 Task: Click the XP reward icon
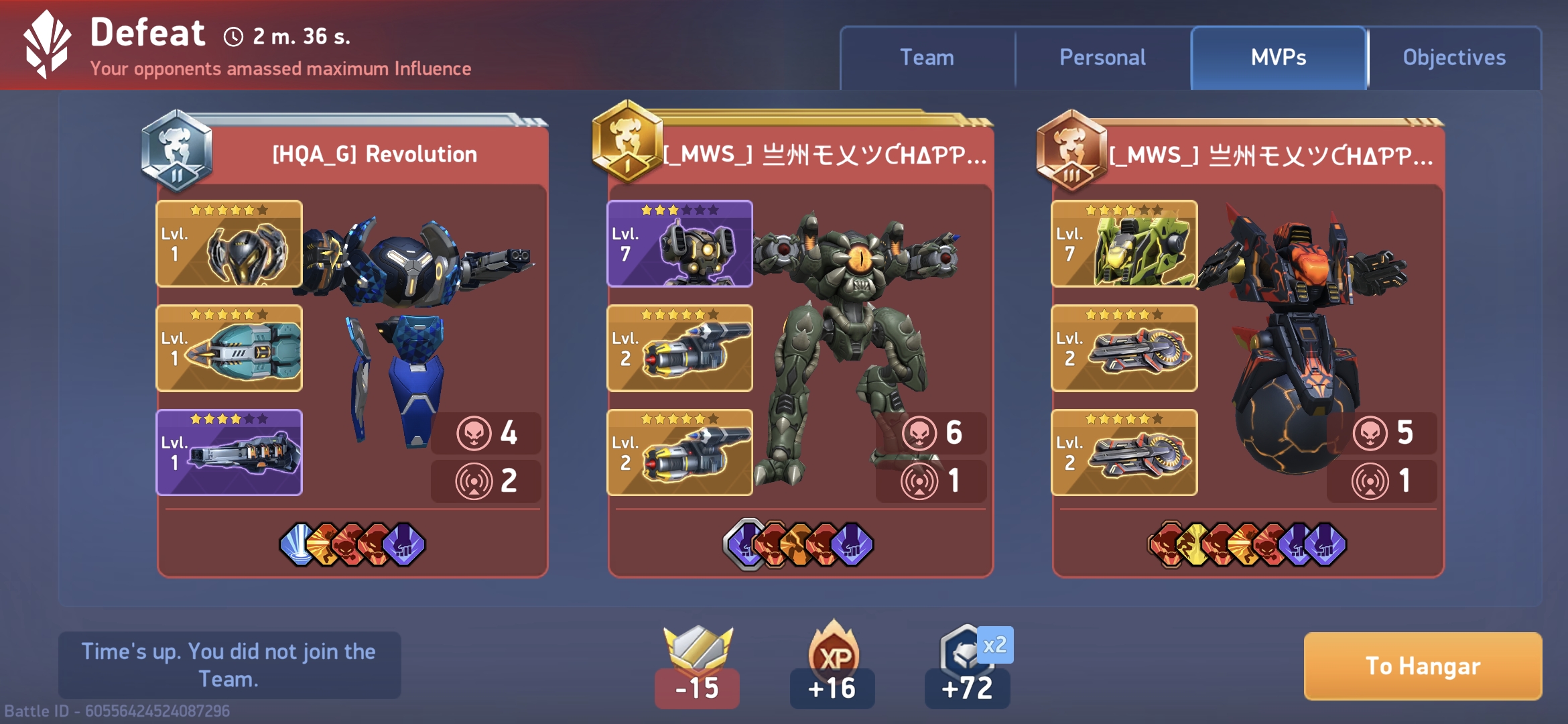pos(833,654)
